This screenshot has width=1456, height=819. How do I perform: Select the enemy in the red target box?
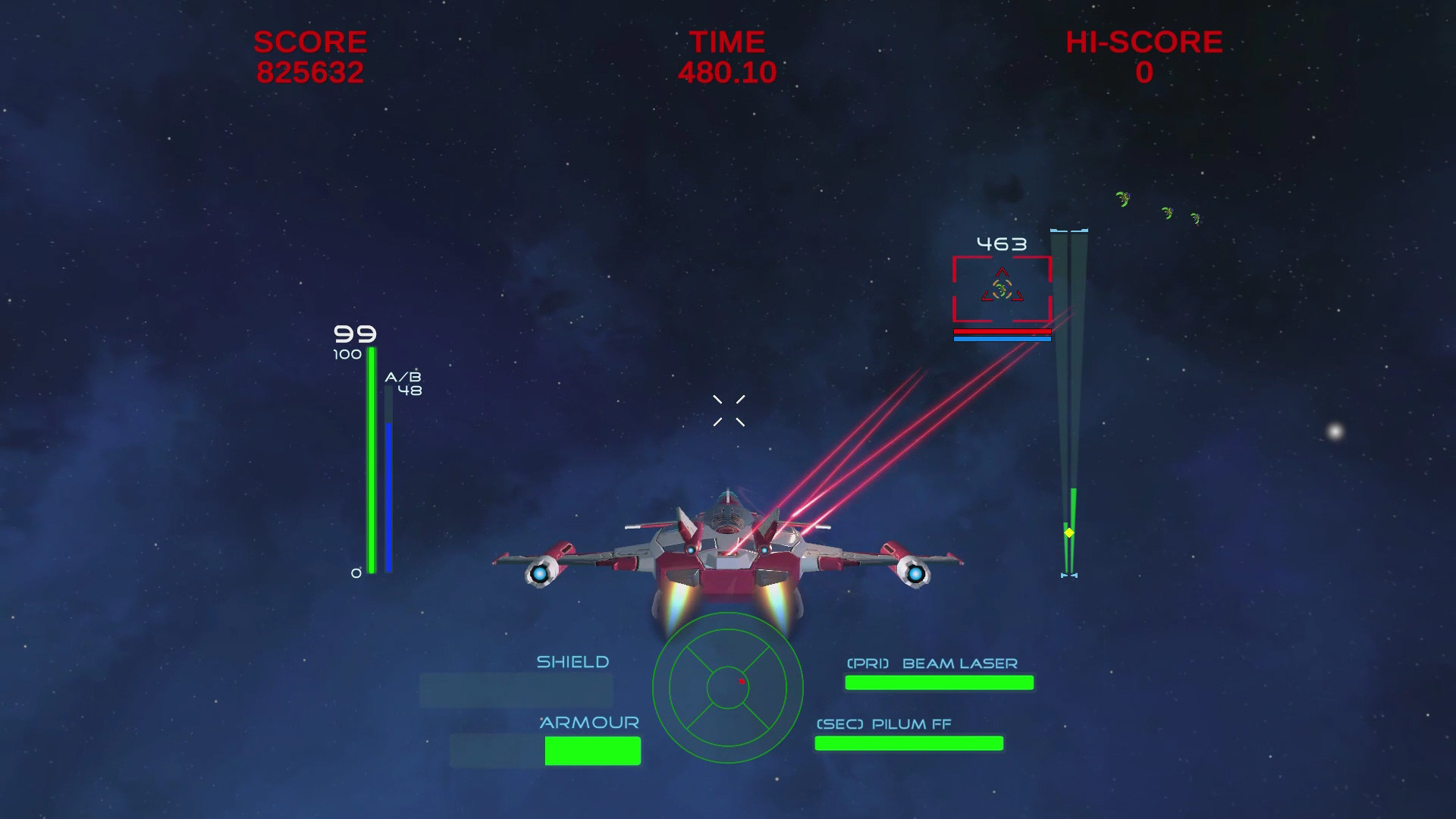pyautogui.click(x=1003, y=288)
